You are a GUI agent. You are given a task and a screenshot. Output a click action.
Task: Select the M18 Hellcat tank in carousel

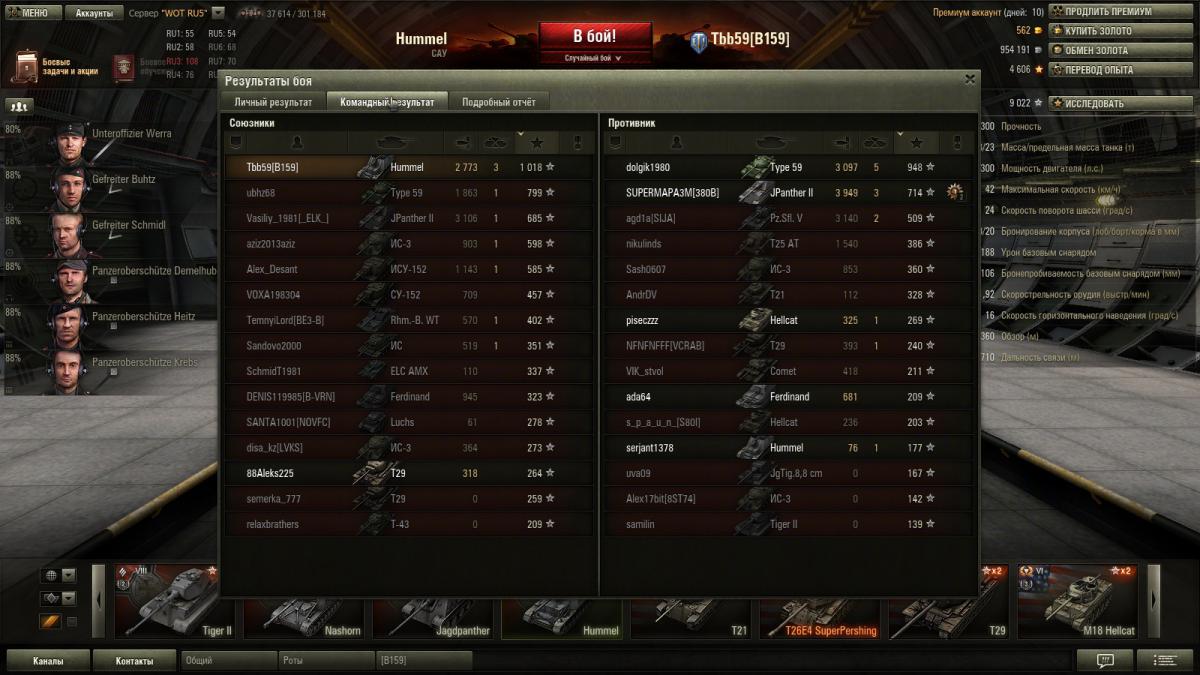[x=1078, y=601]
